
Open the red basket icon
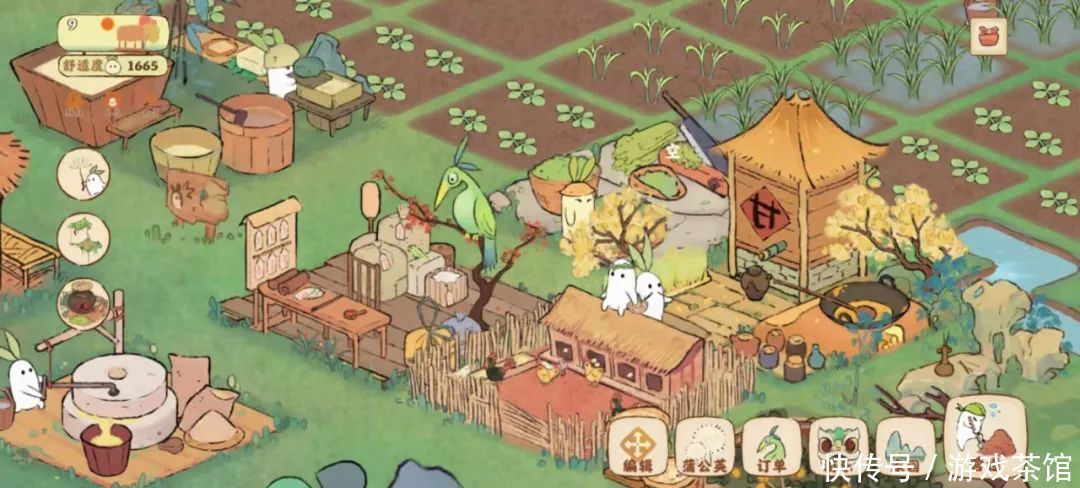coord(988,38)
